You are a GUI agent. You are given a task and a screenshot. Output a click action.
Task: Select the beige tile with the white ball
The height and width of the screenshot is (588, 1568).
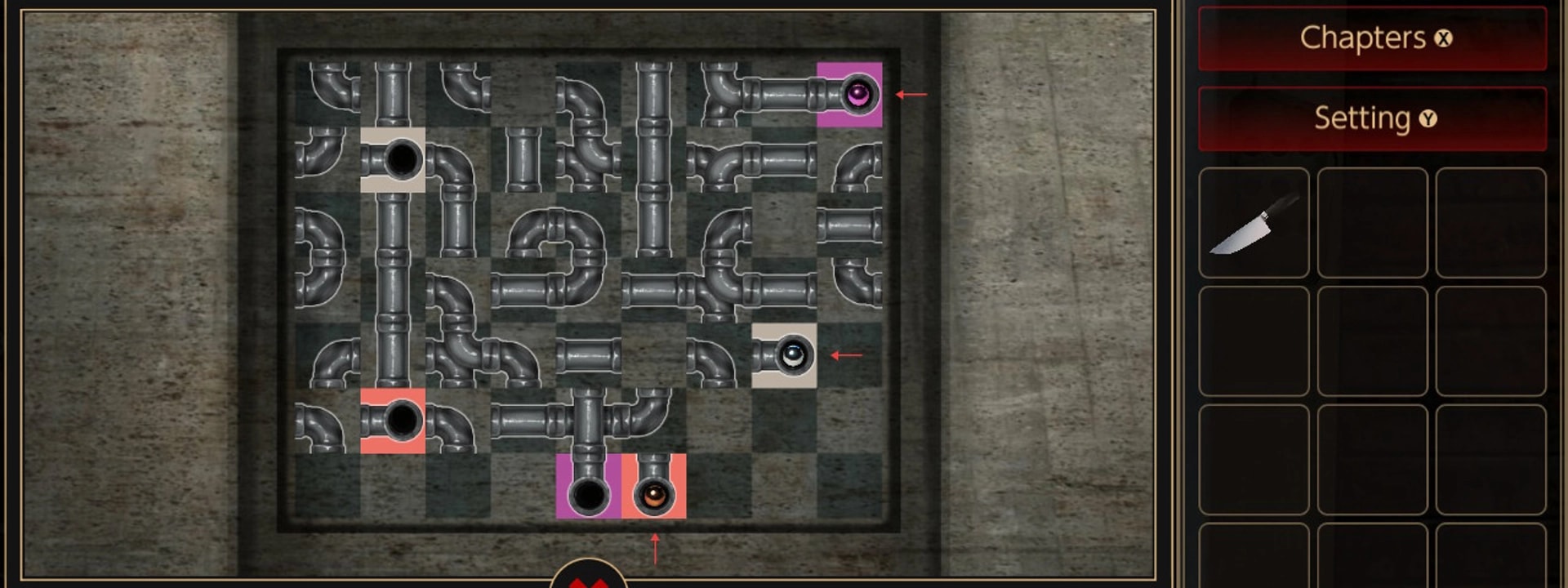(784, 355)
